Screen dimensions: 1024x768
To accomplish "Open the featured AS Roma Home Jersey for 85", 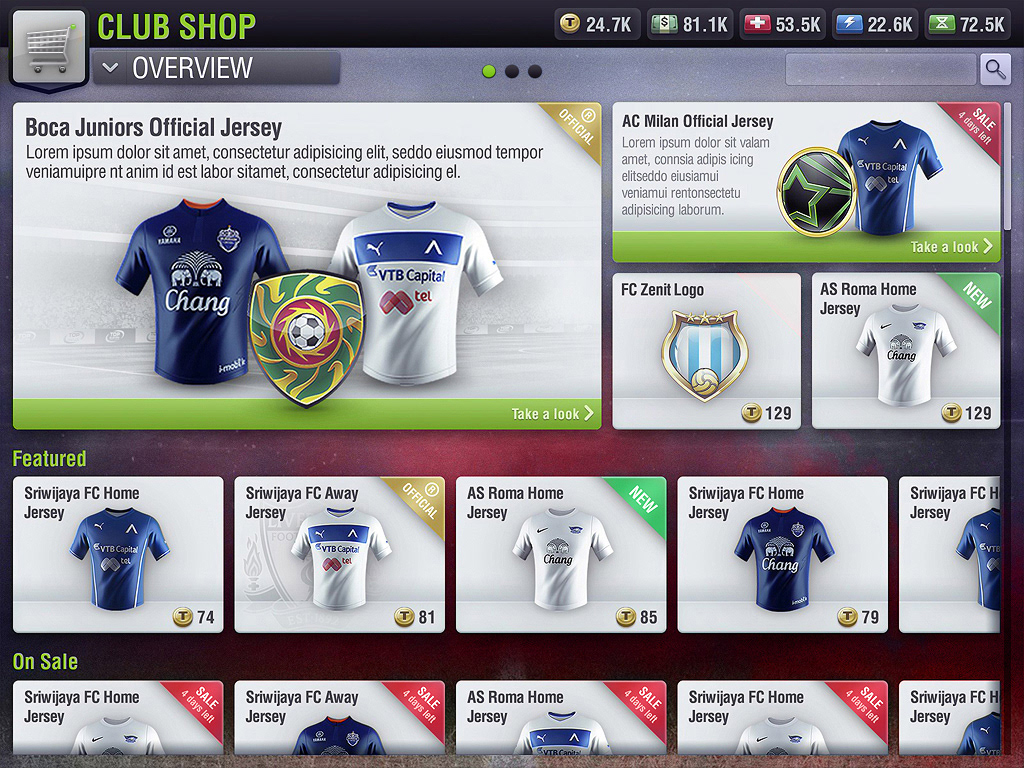I will coord(561,554).
